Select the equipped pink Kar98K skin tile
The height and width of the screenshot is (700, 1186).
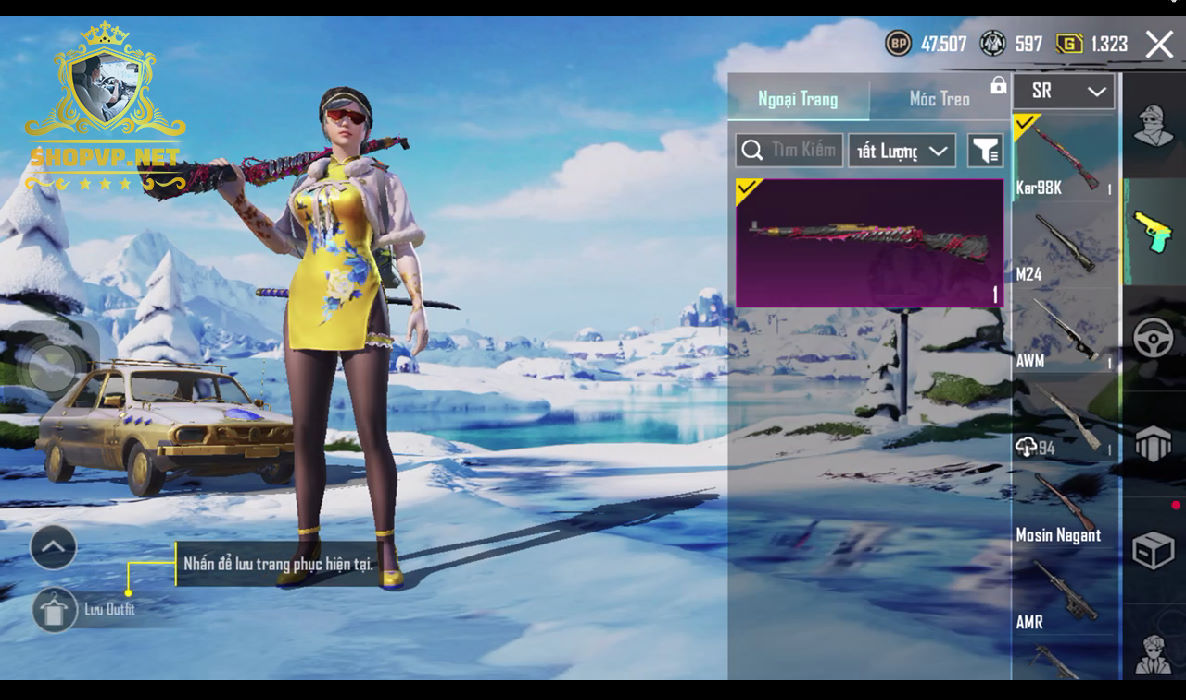(x=870, y=242)
